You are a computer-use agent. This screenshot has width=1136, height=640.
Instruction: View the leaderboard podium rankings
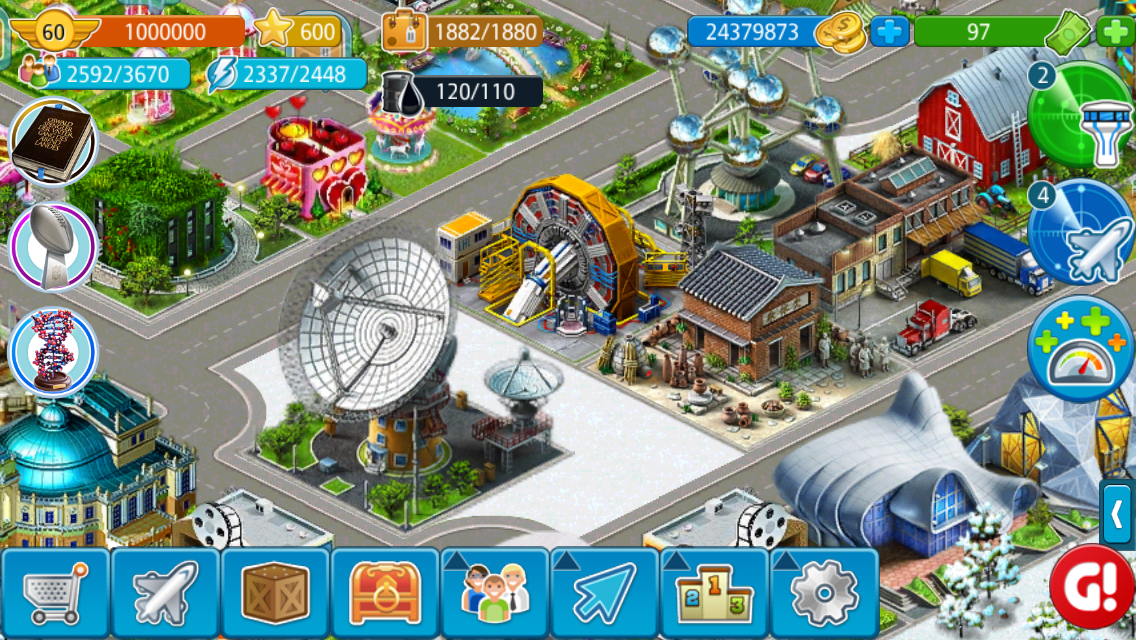click(715, 594)
